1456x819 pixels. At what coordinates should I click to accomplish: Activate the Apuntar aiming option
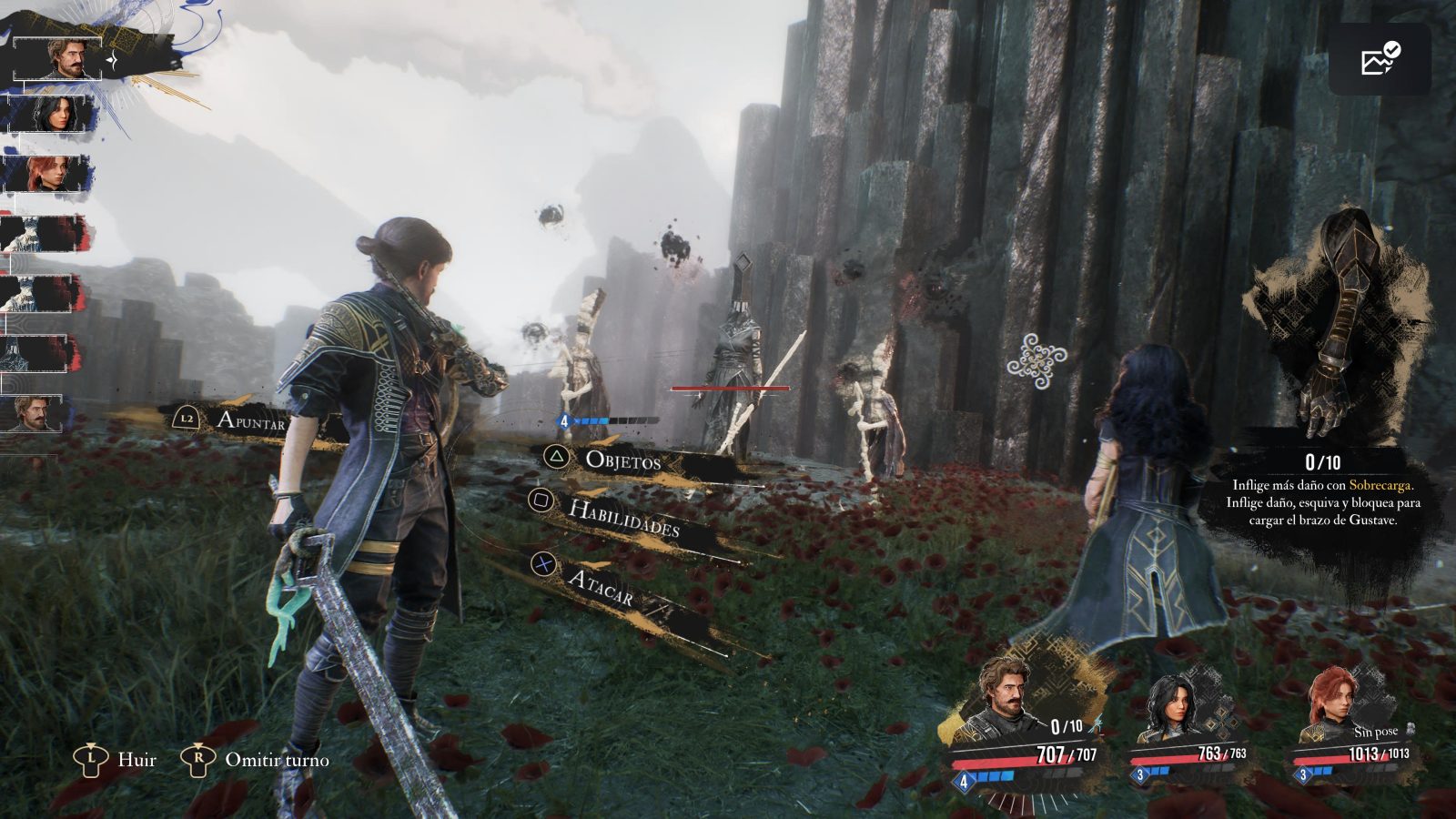(x=249, y=420)
